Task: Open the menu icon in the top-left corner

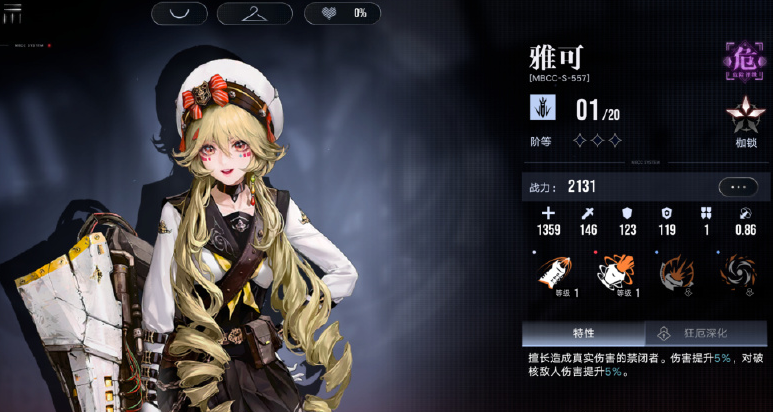Action: pyautogui.click(x=12, y=11)
